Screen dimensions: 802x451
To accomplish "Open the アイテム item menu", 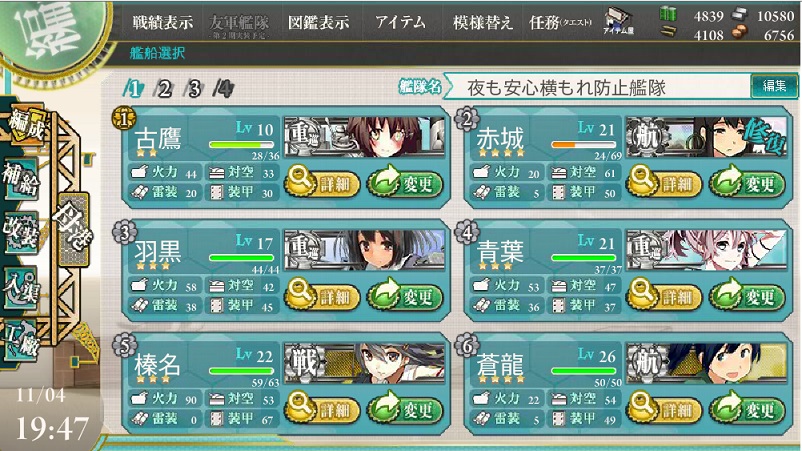I will pos(399,22).
